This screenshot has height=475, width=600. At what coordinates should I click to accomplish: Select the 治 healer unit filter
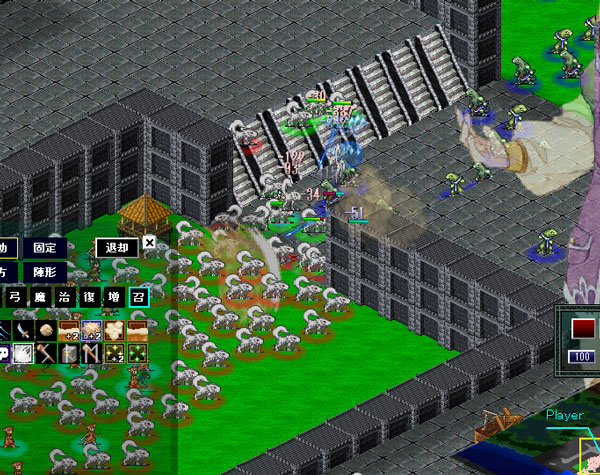64,297
